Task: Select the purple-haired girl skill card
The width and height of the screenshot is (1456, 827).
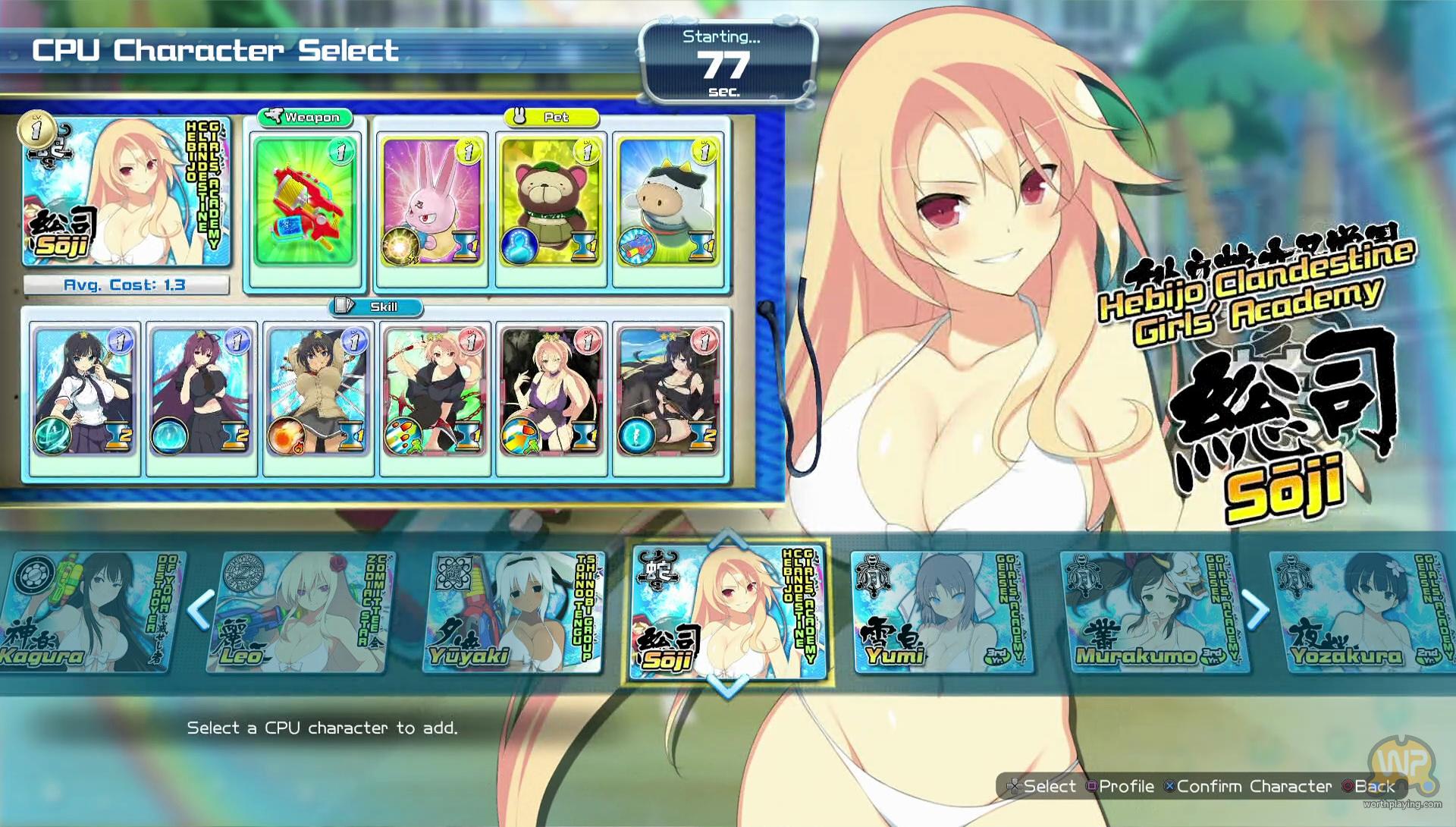Action: coord(201,391)
